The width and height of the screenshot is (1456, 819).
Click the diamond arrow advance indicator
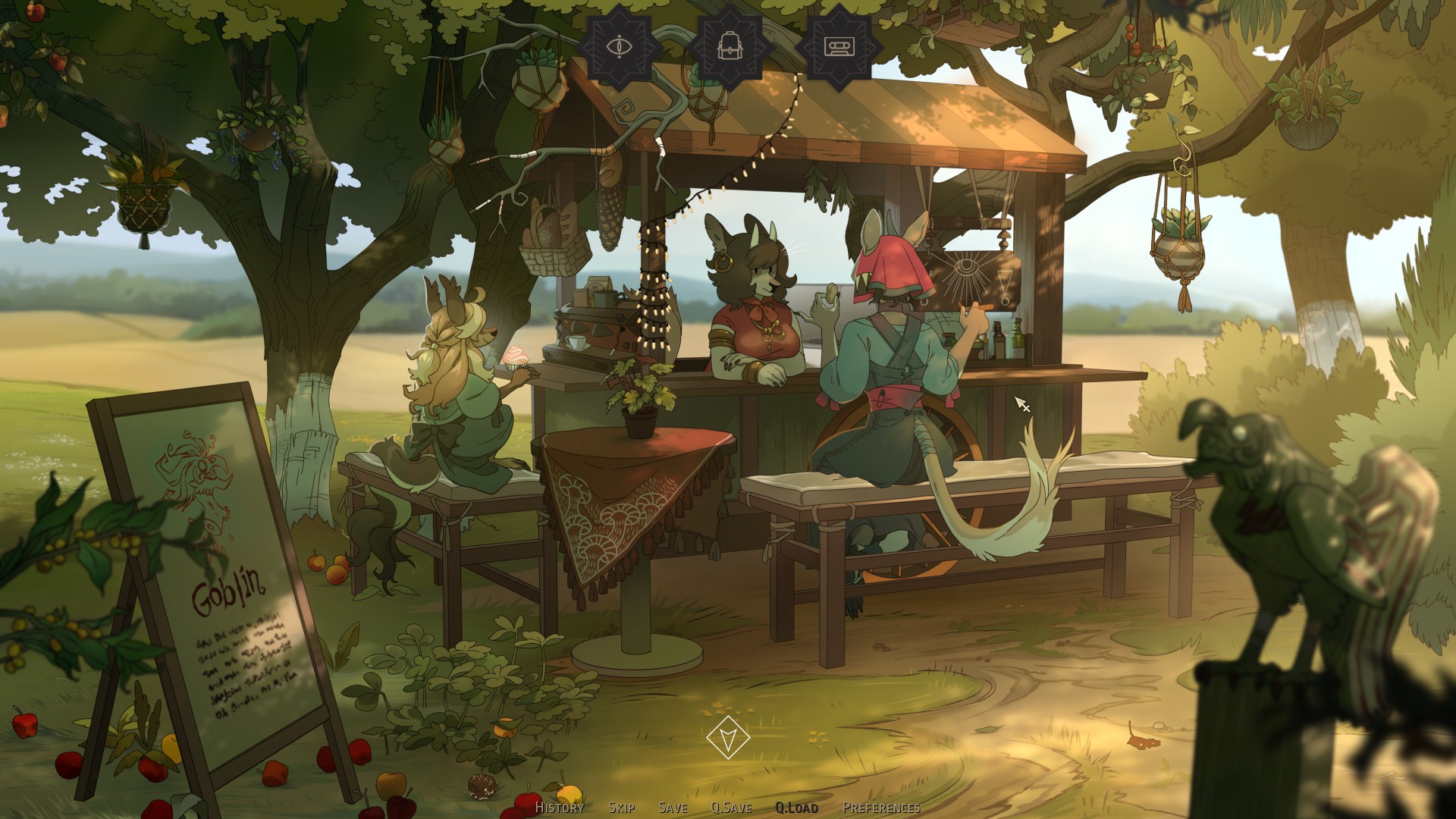pyautogui.click(x=728, y=737)
